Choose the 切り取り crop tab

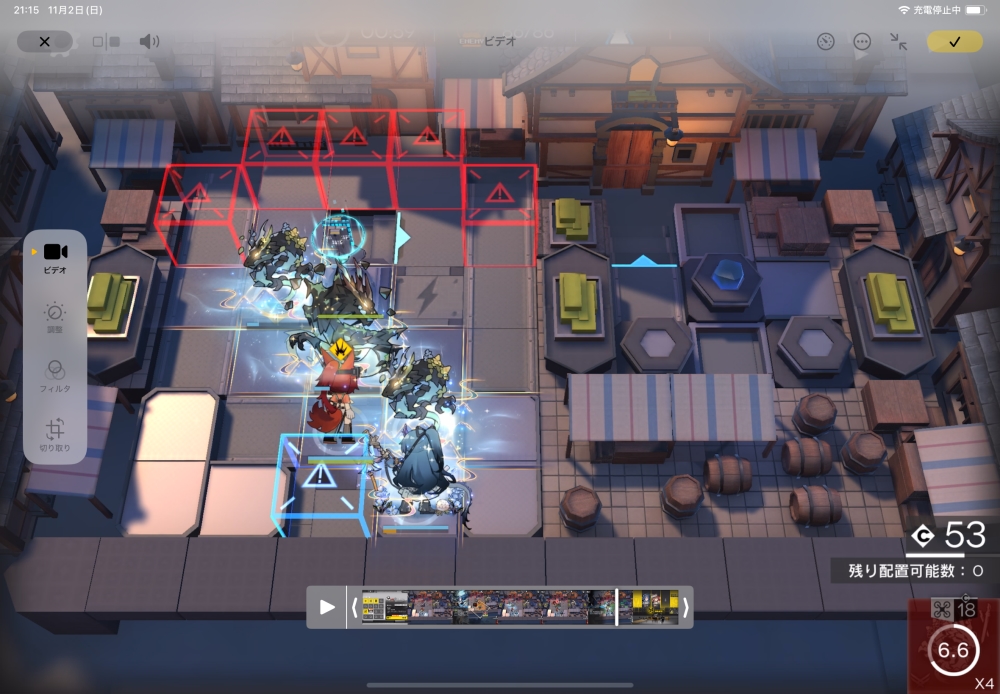pyautogui.click(x=55, y=436)
